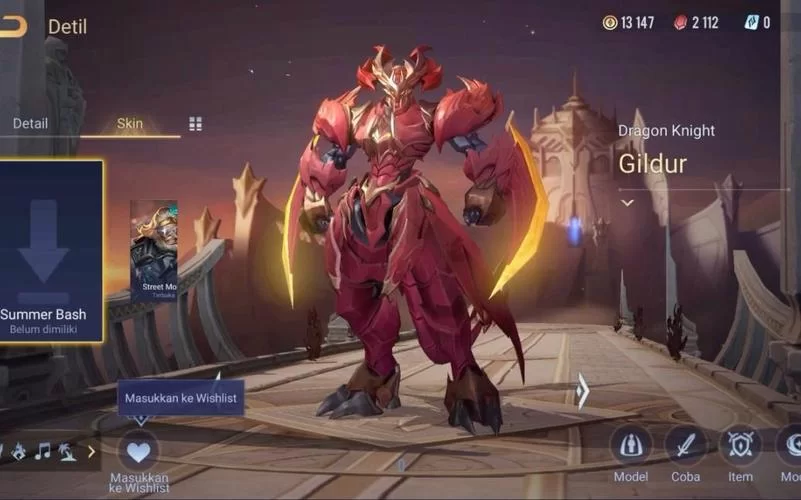Tap the crescent moon button beside Item
801x500 pixels.
(792, 445)
